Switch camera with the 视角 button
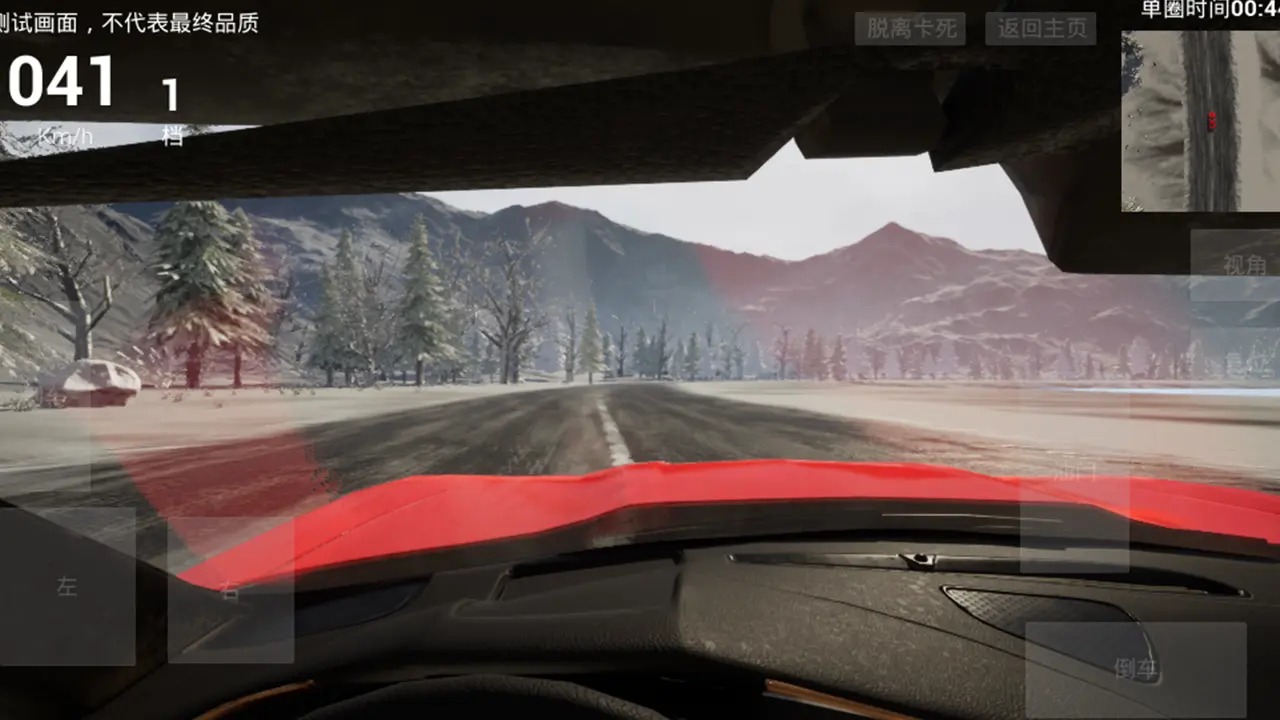This screenshot has width=1280, height=720. click(1240, 265)
